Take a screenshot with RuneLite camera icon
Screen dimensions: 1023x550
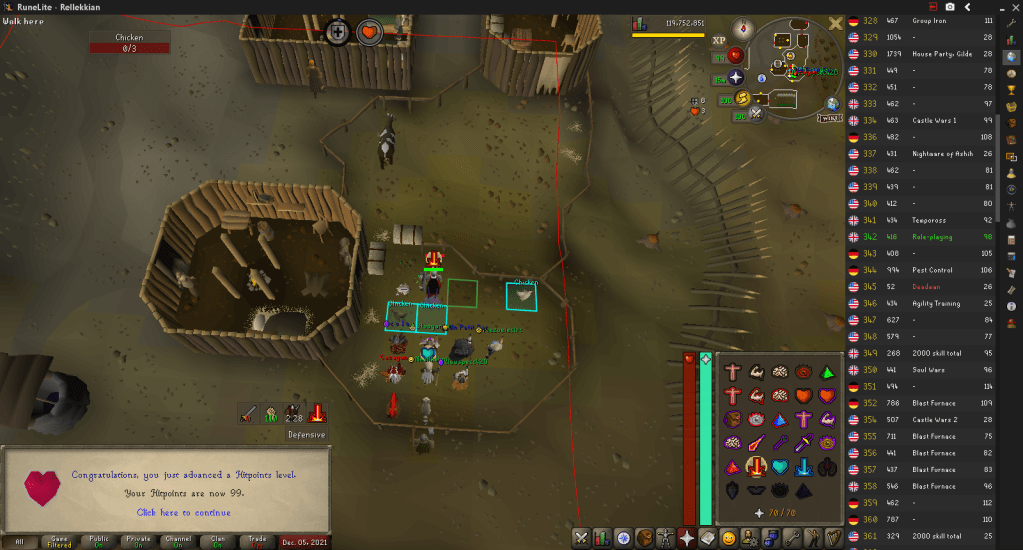(x=950, y=7)
